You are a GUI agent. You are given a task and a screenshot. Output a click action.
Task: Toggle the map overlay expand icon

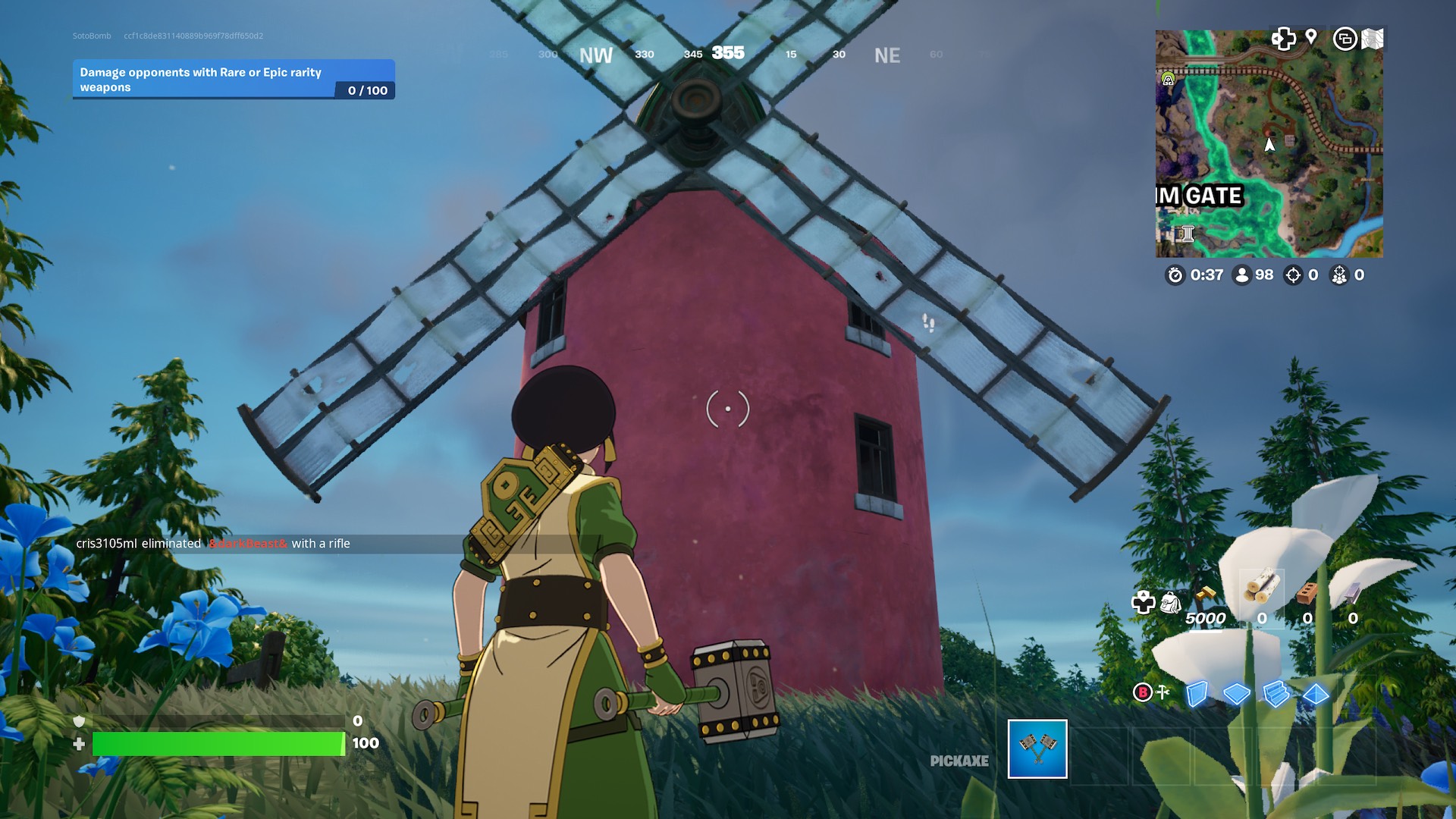tap(1347, 39)
